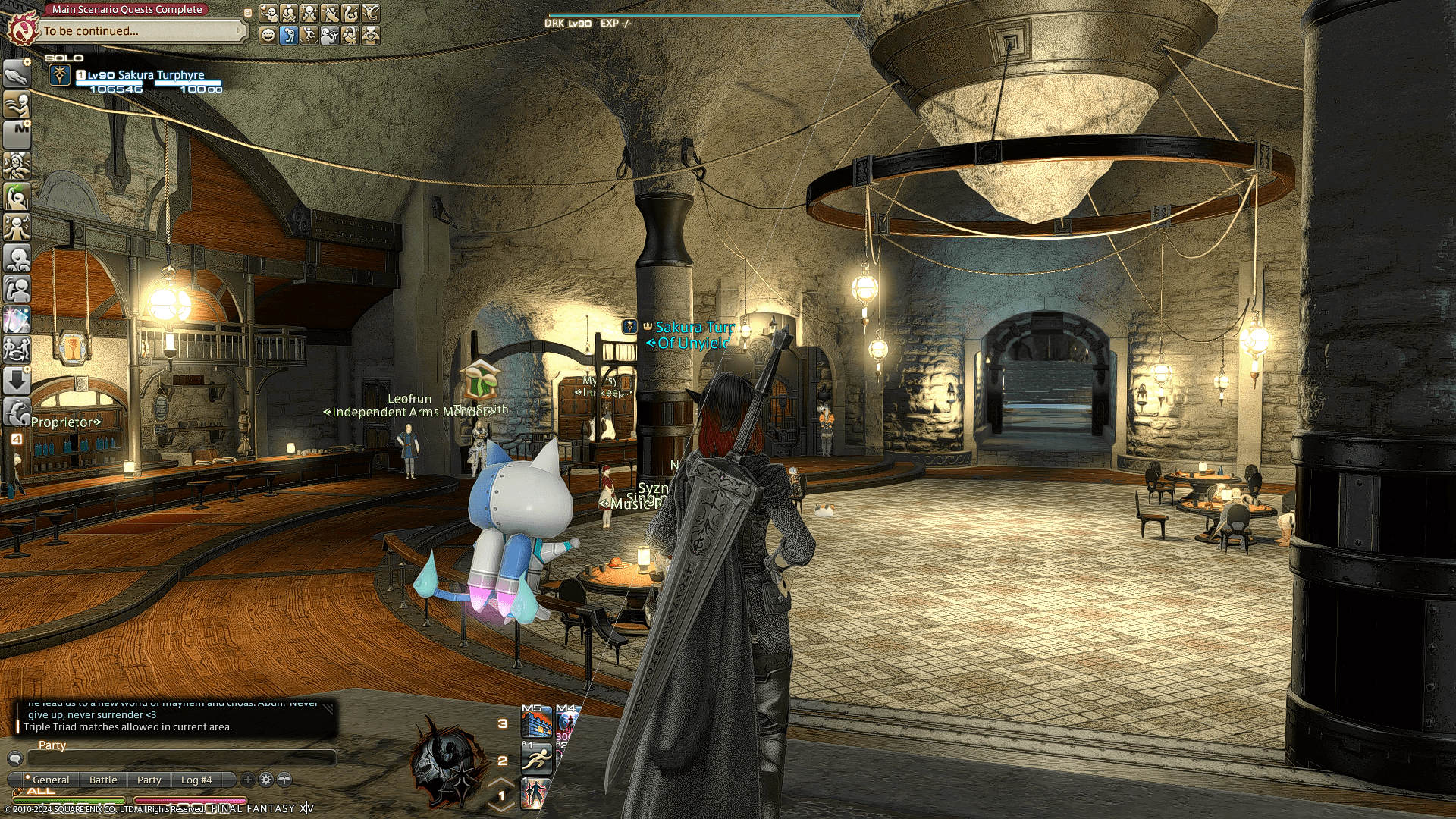Click inside the Party chat input field

(x=182, y=757)
